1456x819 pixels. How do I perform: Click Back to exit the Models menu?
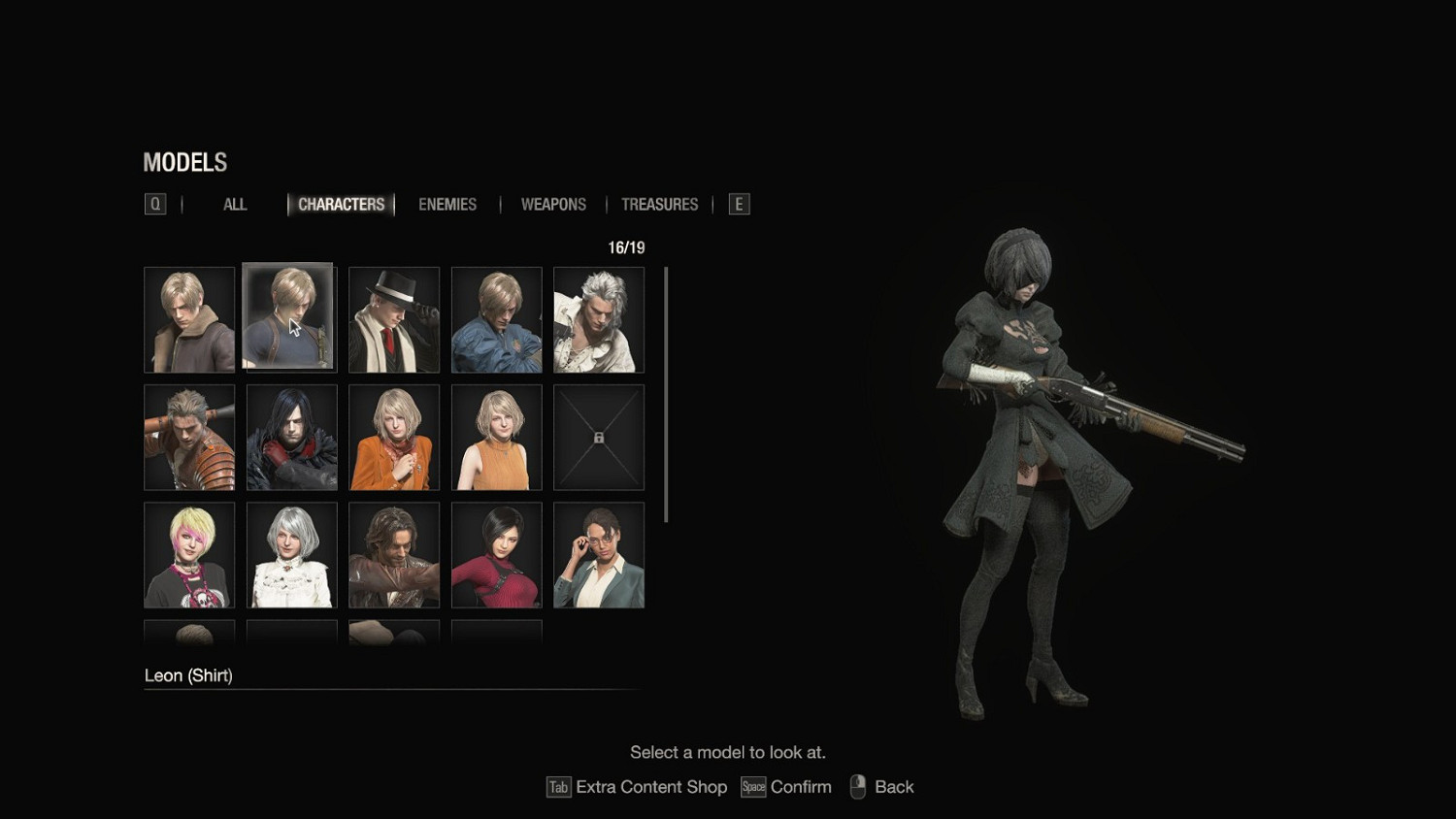[891, 786]
